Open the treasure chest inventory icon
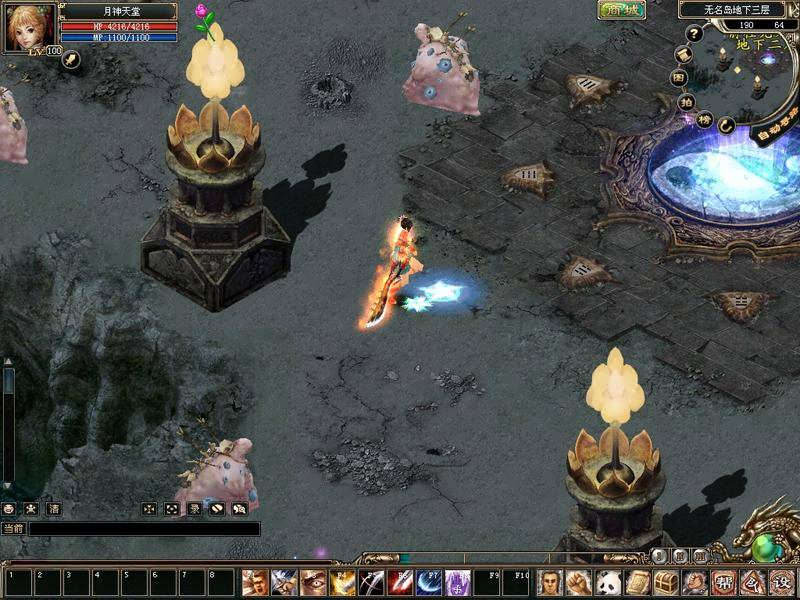The image size is (800, 600). (665, 582)
